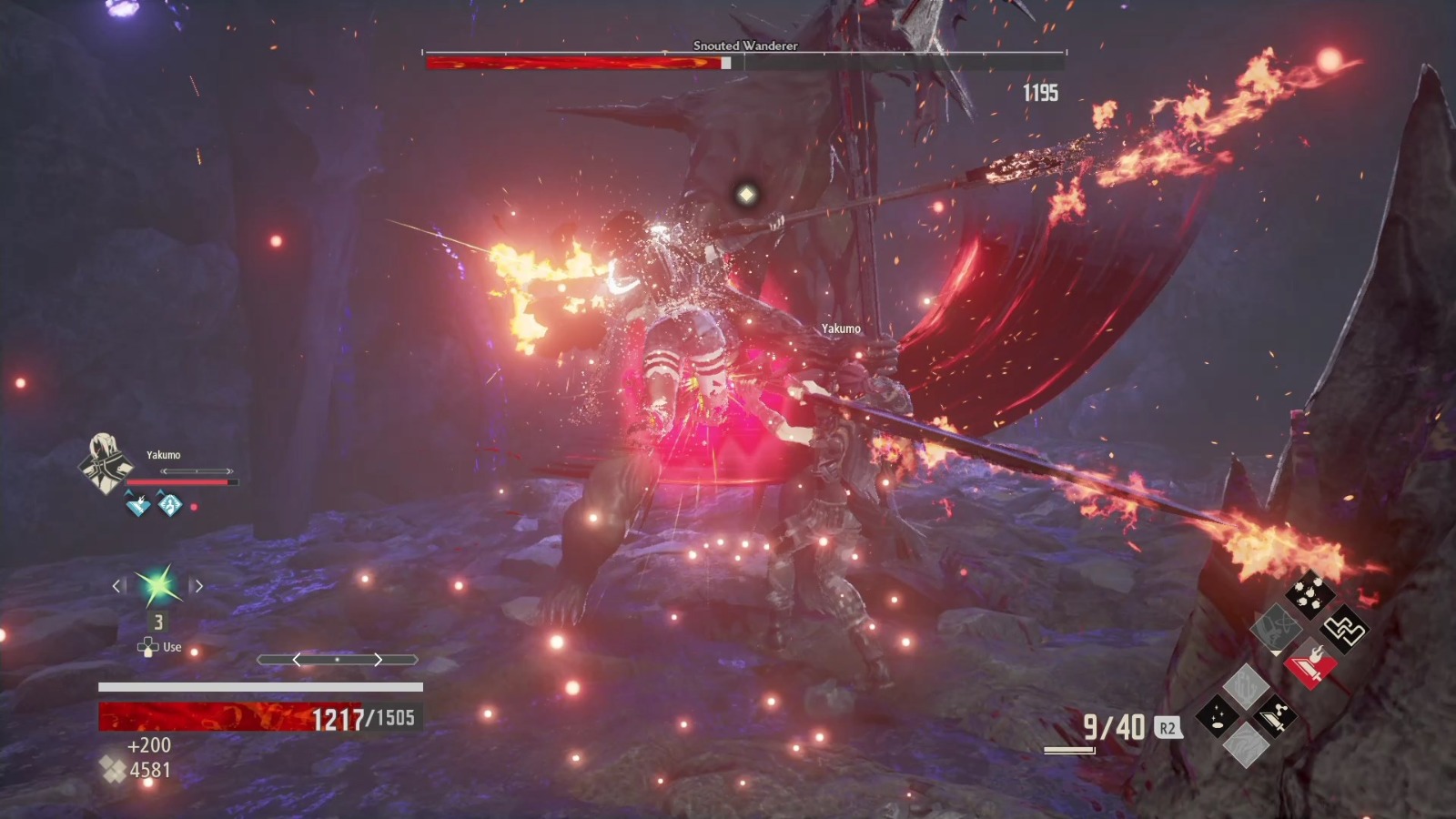Select the floating Yakumo name tag mid-screen

840,329
